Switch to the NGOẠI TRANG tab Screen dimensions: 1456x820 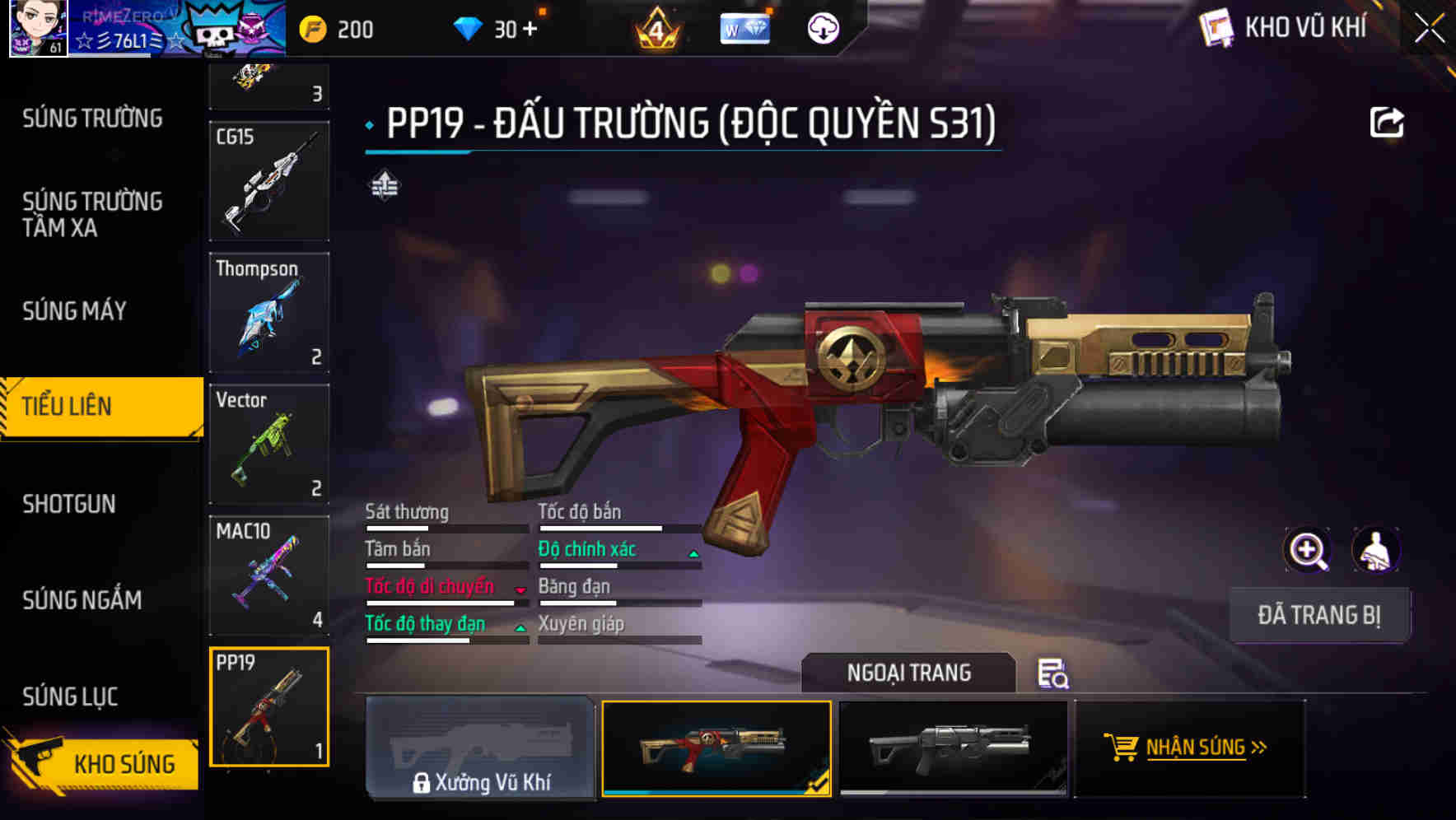[908, 673]
